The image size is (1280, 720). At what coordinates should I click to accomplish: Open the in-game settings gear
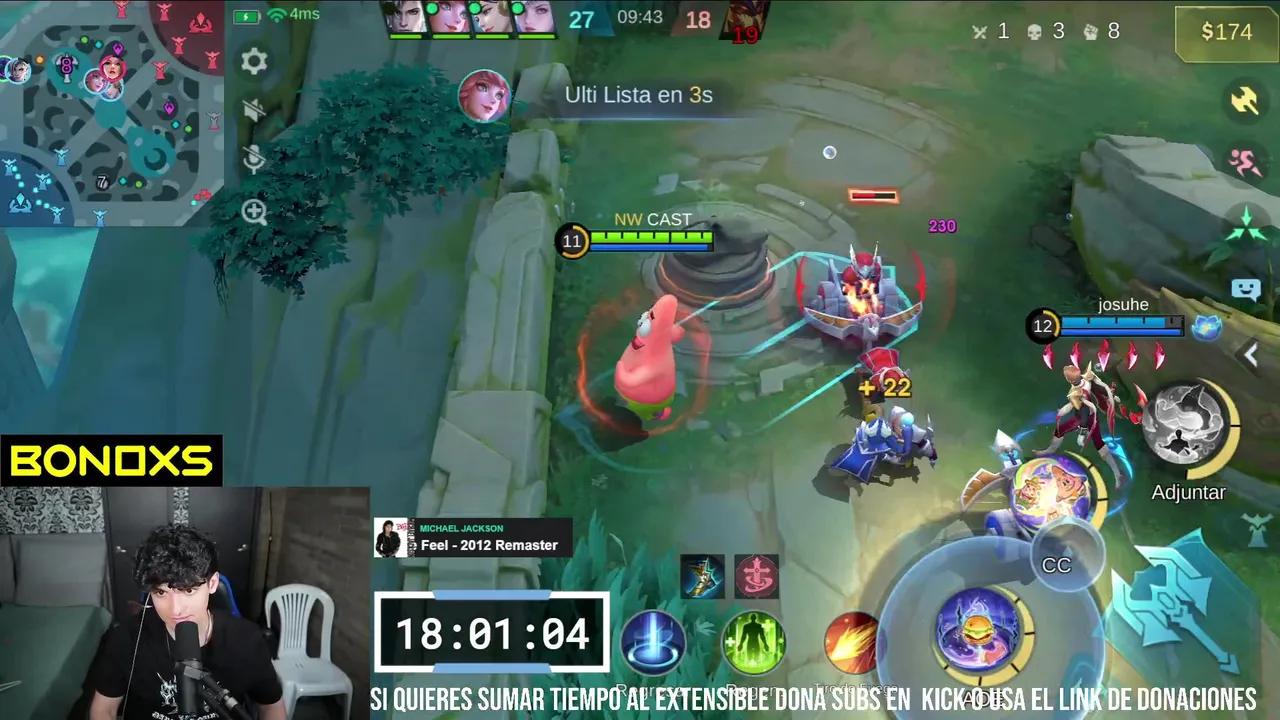pyautogui.click(x=253, y=62)
